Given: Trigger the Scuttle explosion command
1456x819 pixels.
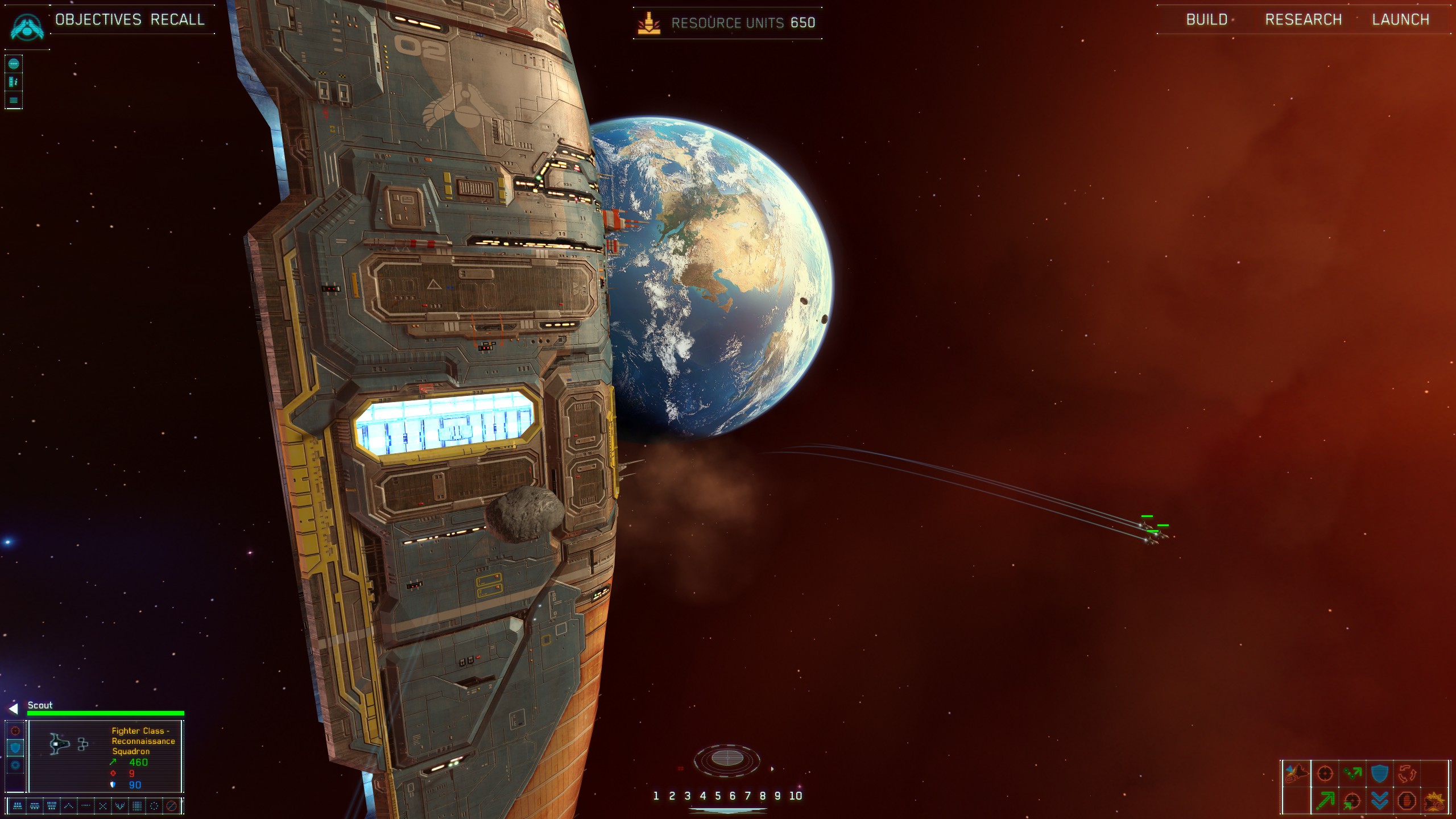Looking at the screenshot, I should tap(1434, 801).
